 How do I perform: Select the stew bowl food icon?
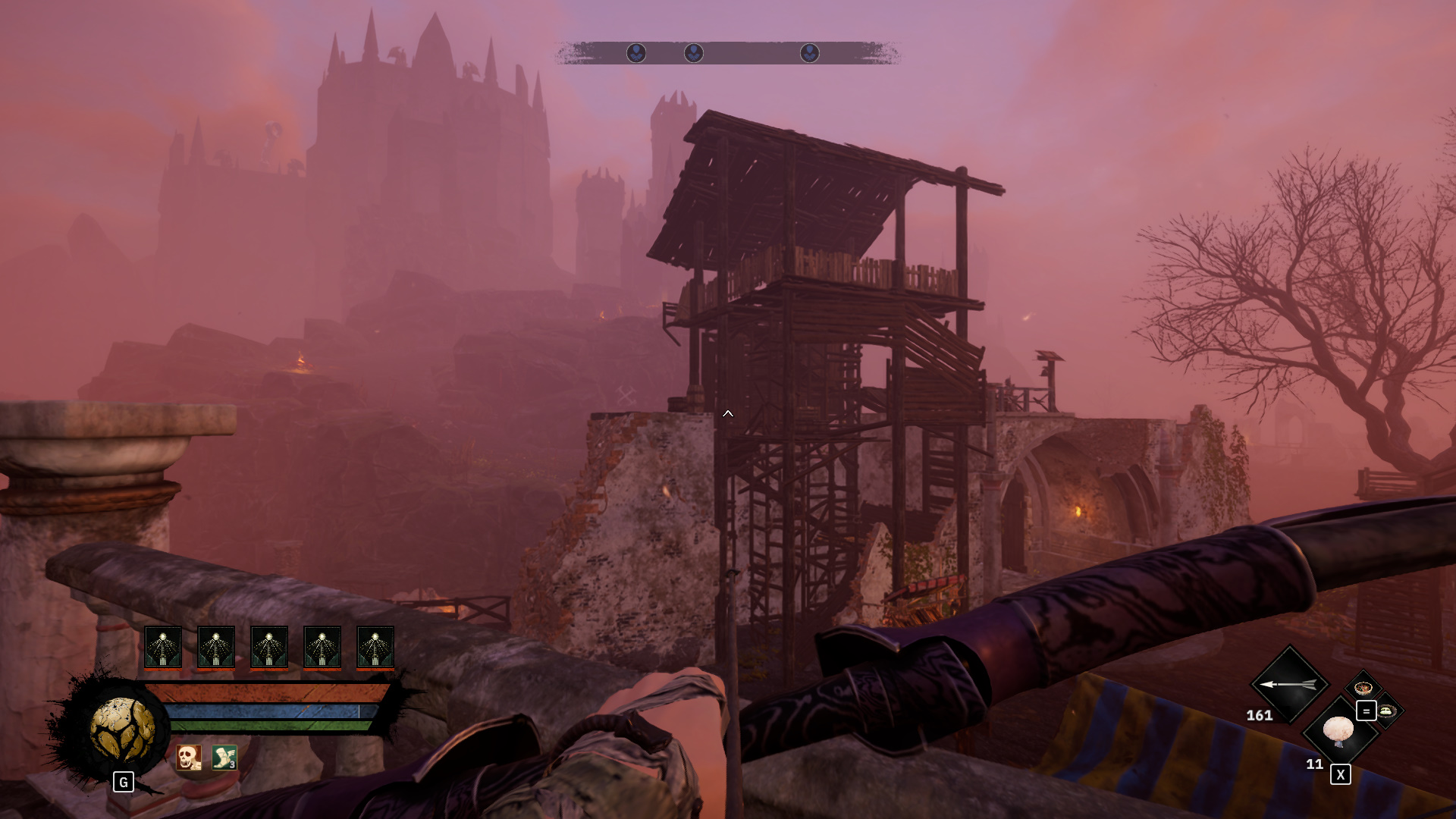click(x=1363, y=689)
